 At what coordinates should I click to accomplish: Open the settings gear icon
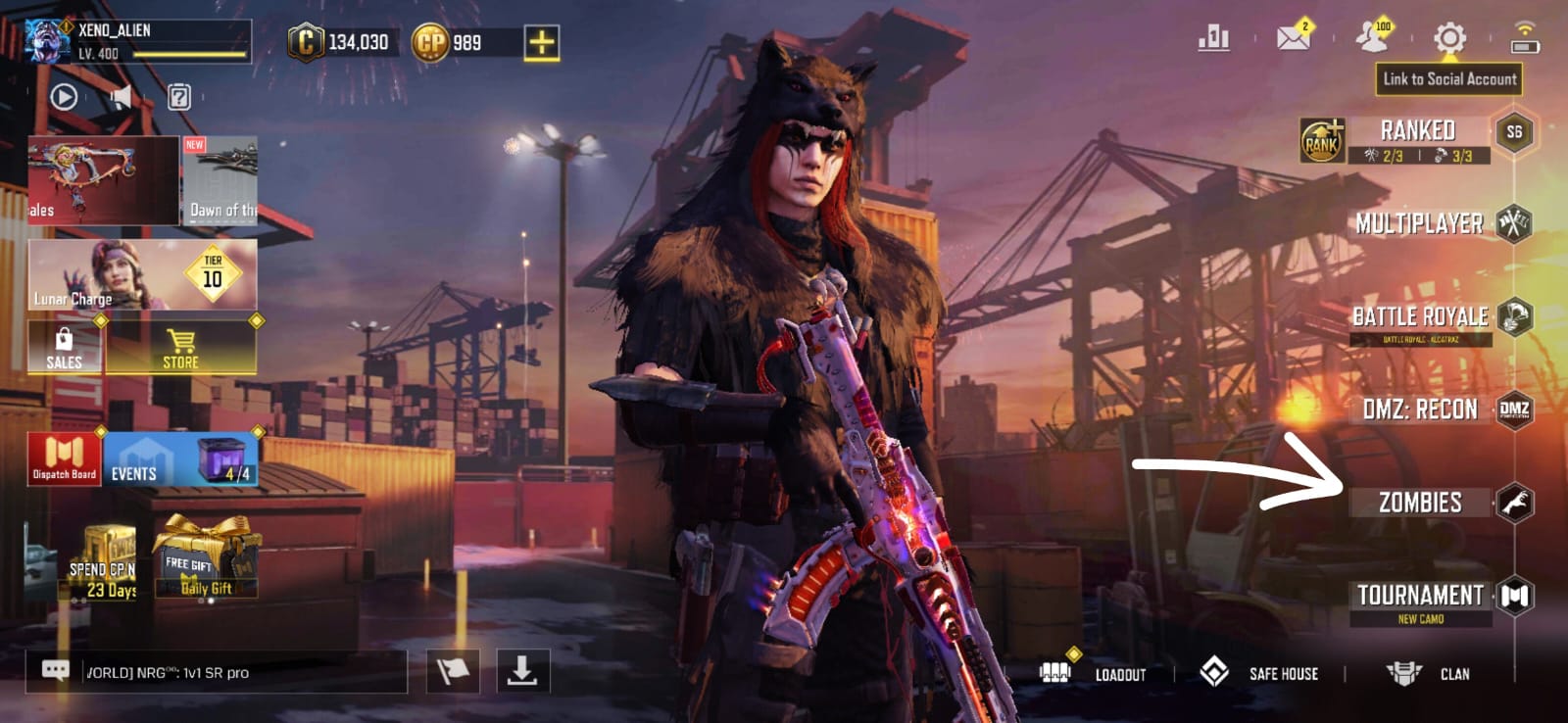click(1449, 39)
